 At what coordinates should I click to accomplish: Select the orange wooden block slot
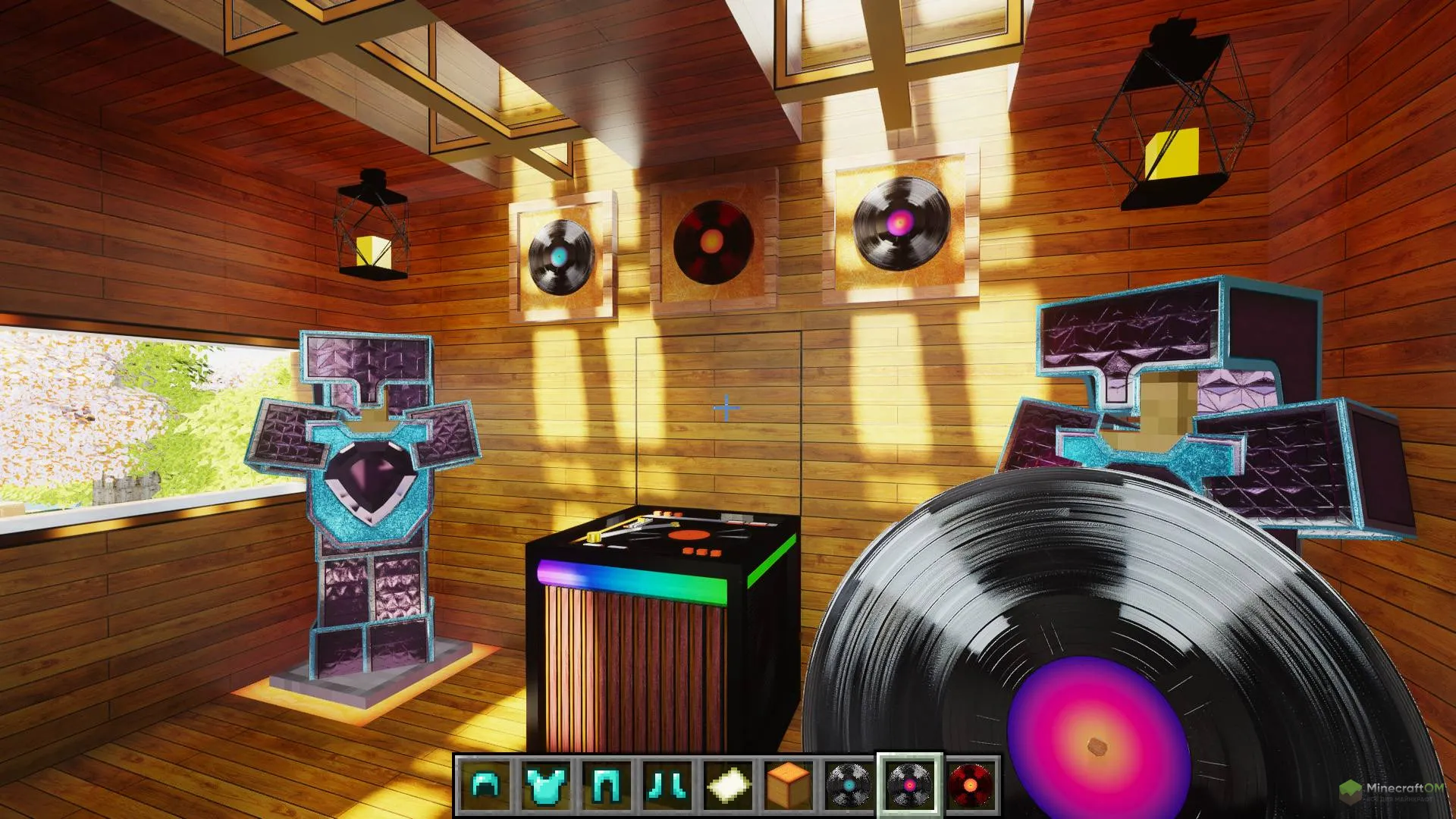pos(786,785)
